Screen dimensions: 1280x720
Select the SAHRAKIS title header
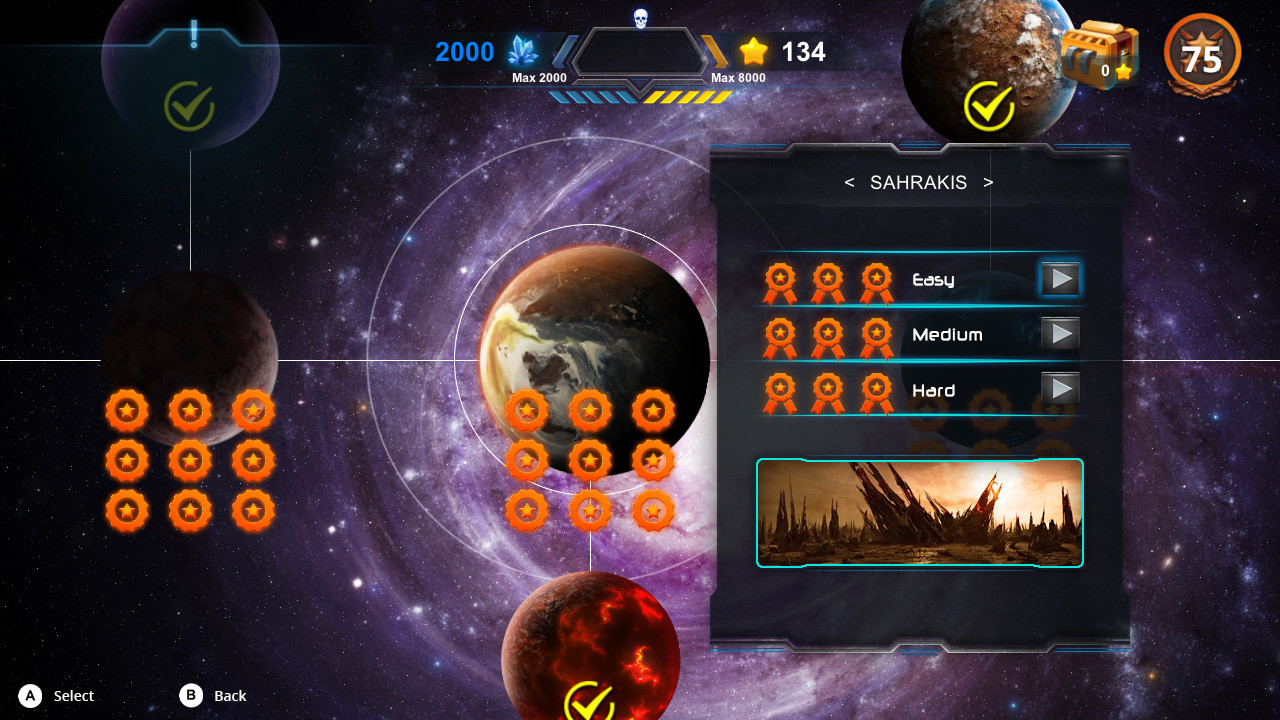917,183
